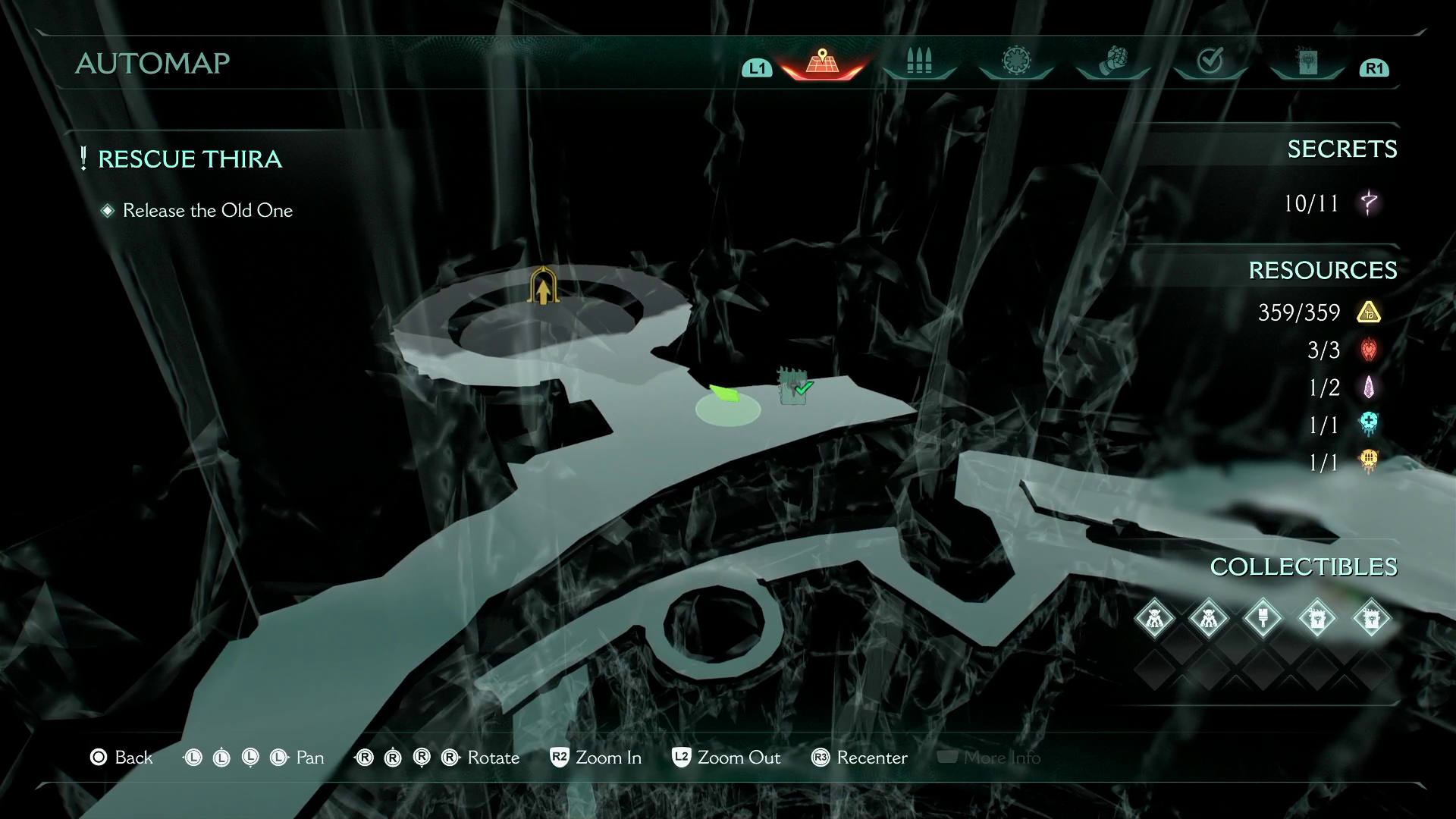This screenshot has height=819, width=1456.
Task: Open the checkmark milestones icon
Action: pyautogui.click(x=1210, y=61)
